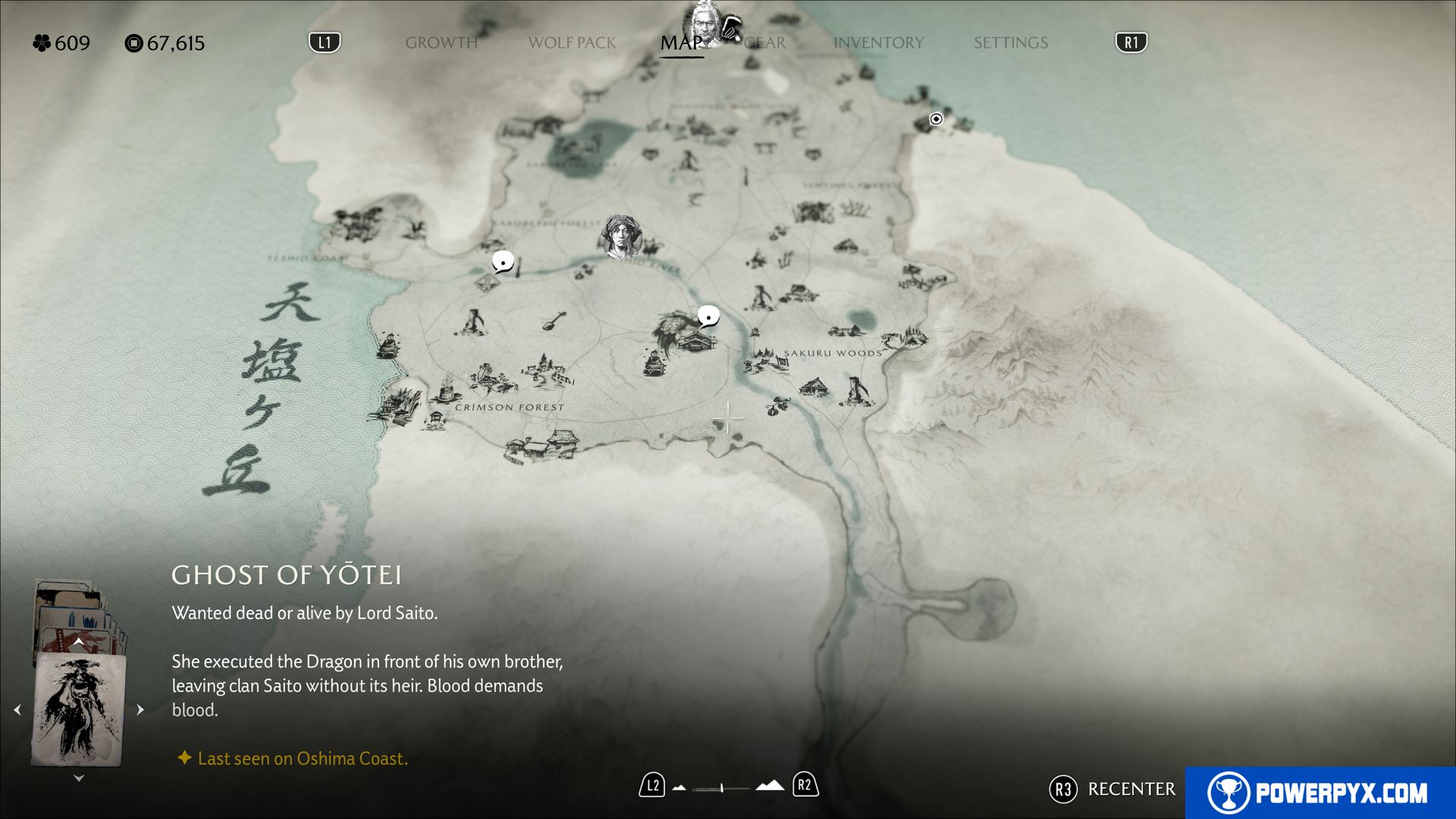The height and width of the screenshot is (819, 1456).
Task: Expand the card stack with the up chevron
Action: click(x=78, y=641)
